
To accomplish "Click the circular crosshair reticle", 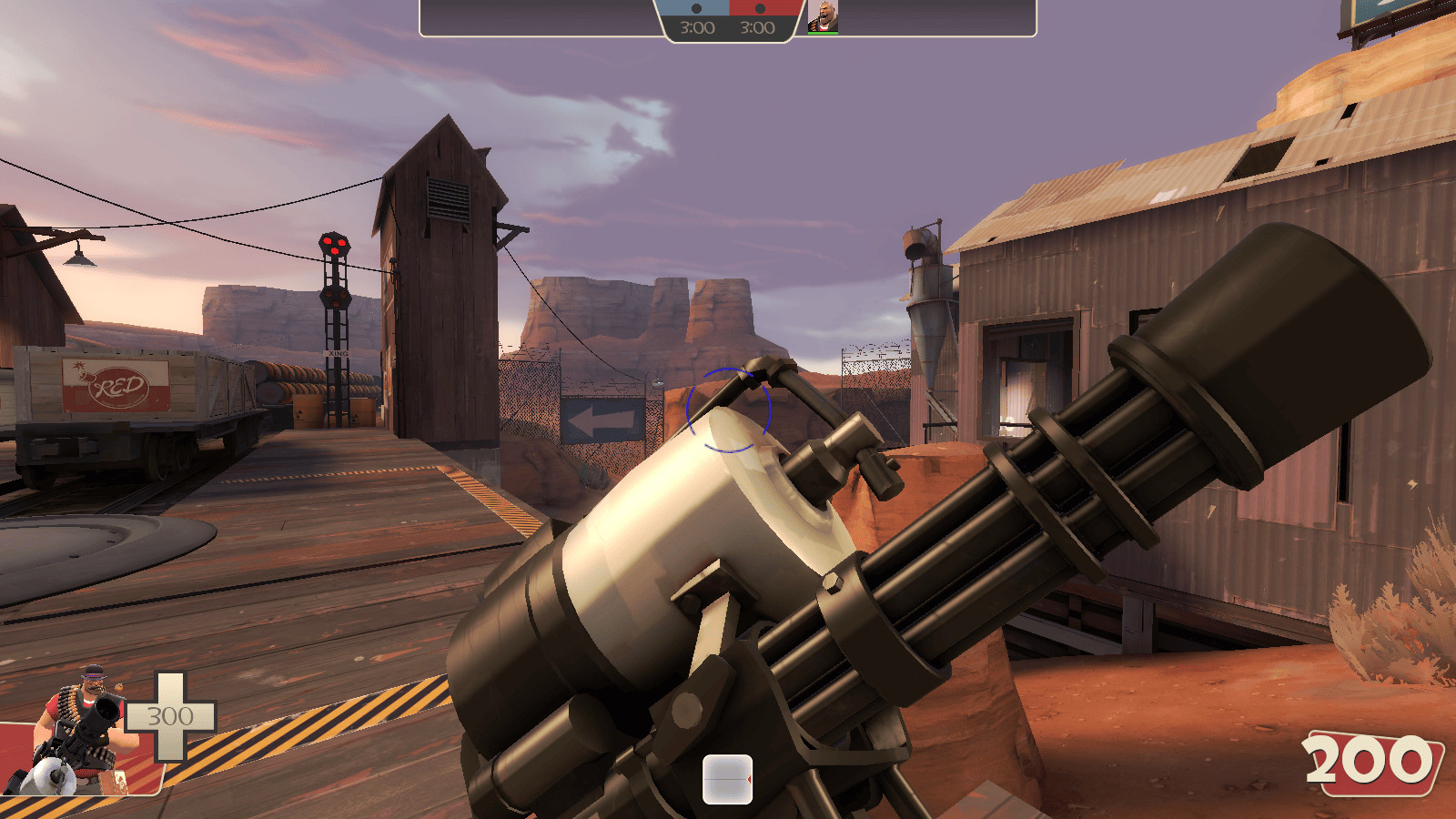I will point(730,411).
